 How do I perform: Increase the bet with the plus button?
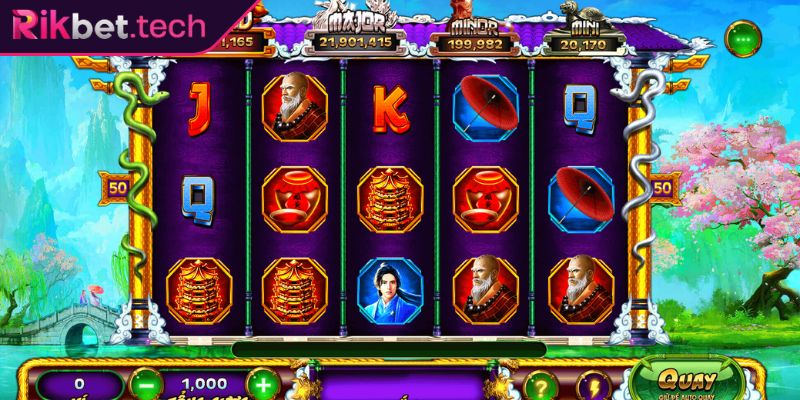[261, 385]
